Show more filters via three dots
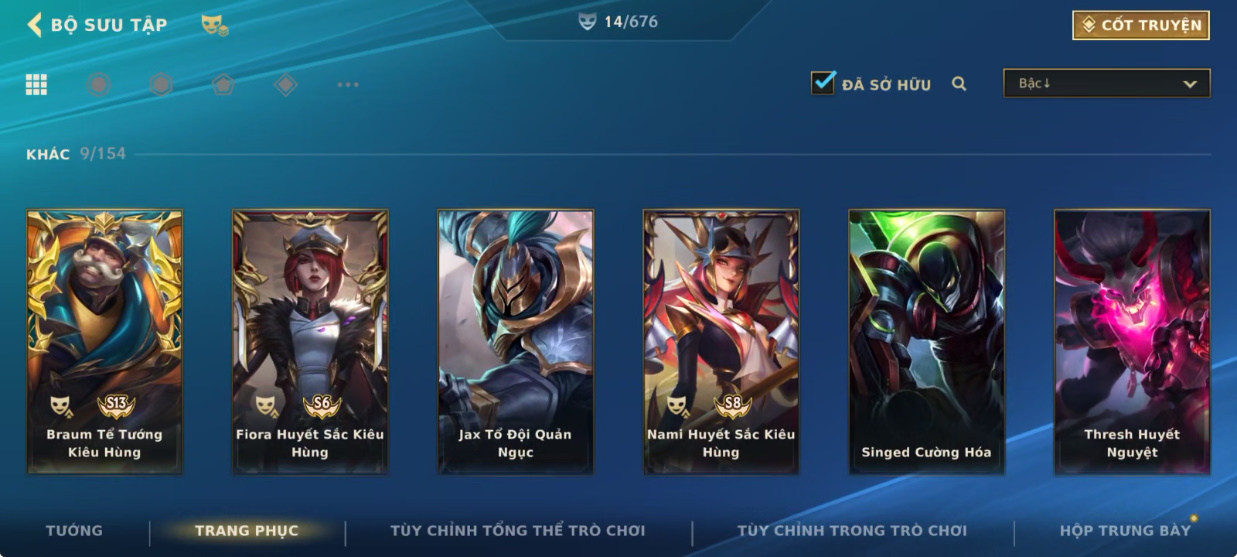This screenshot has width=1237, height=557. pyautogui.click(x=348, y=85)
